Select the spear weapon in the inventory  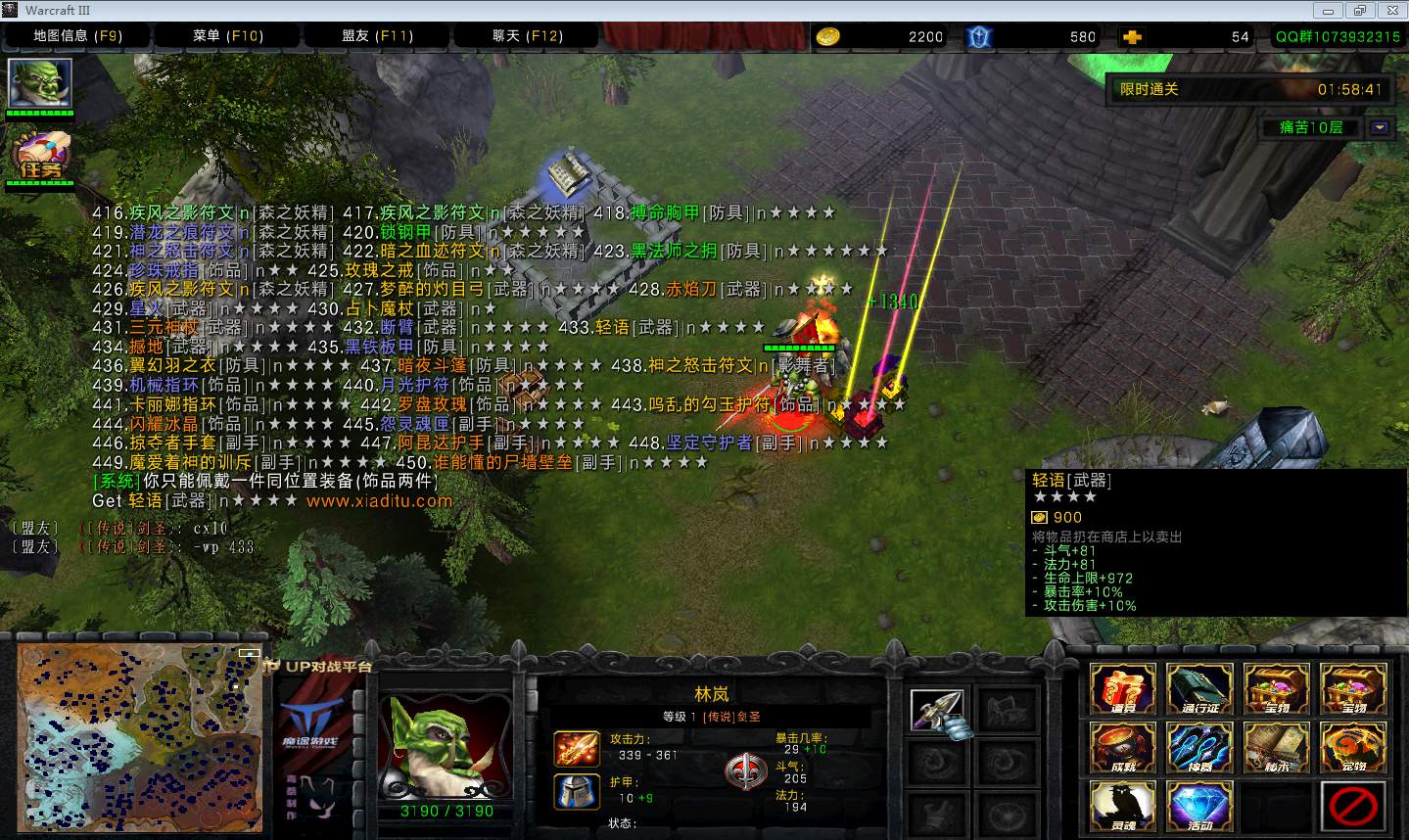pos(937,711)
